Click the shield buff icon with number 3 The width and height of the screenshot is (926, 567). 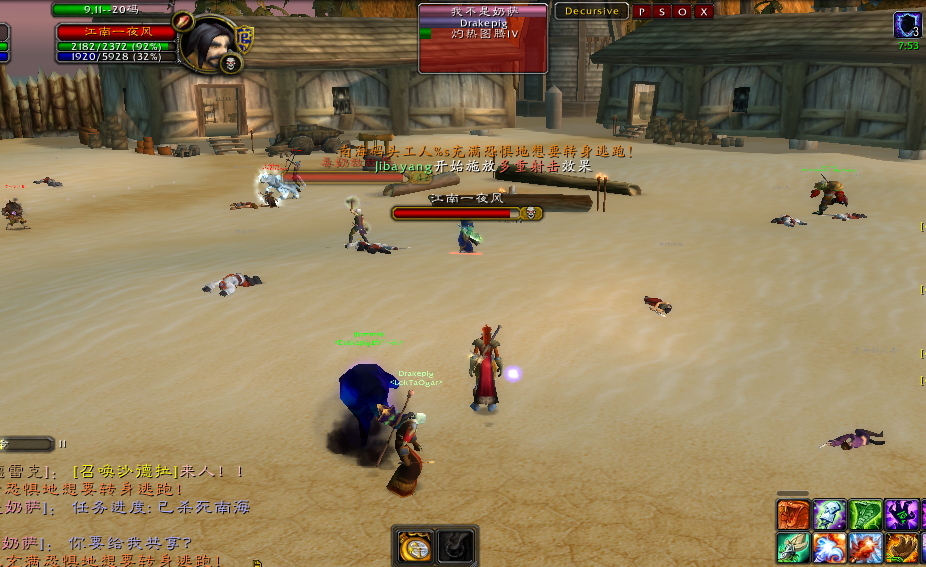(908, 25)
